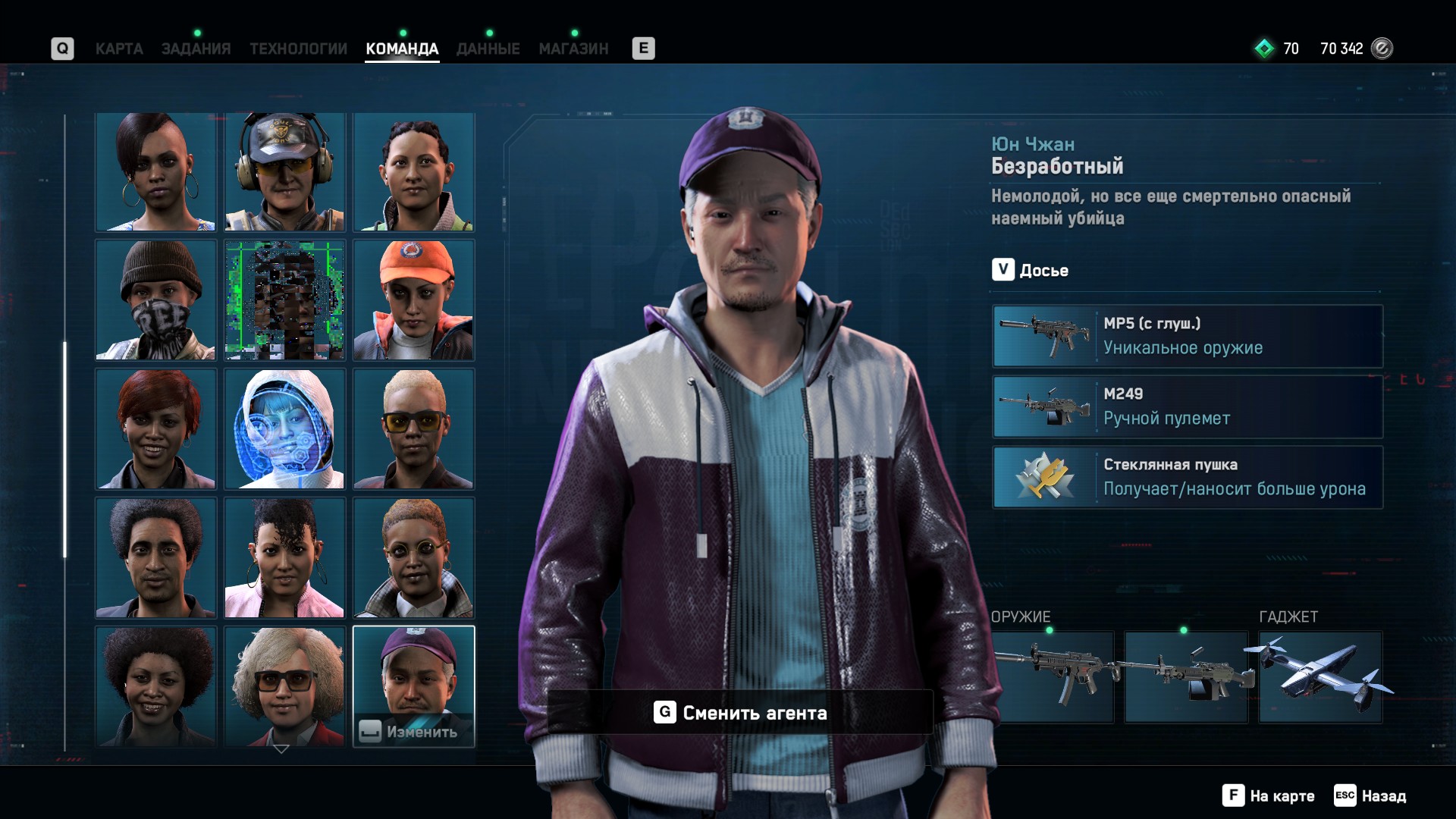Pick the glitched green pixelated portrait

285,300
